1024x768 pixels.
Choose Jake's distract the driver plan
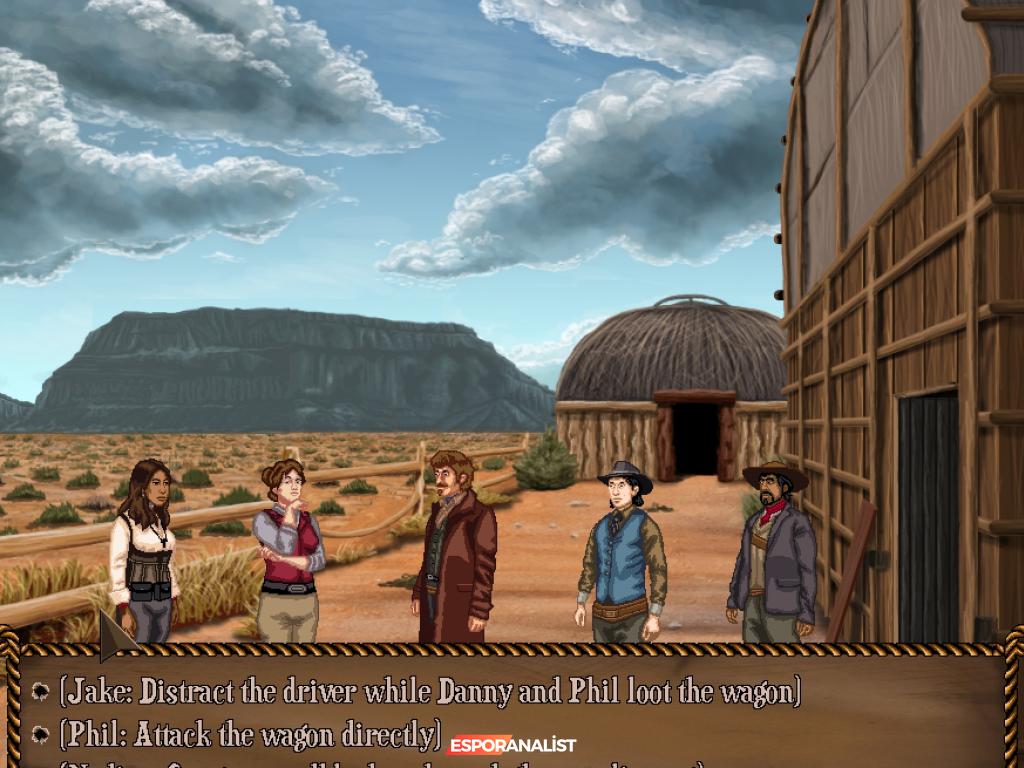coord(430,692)
